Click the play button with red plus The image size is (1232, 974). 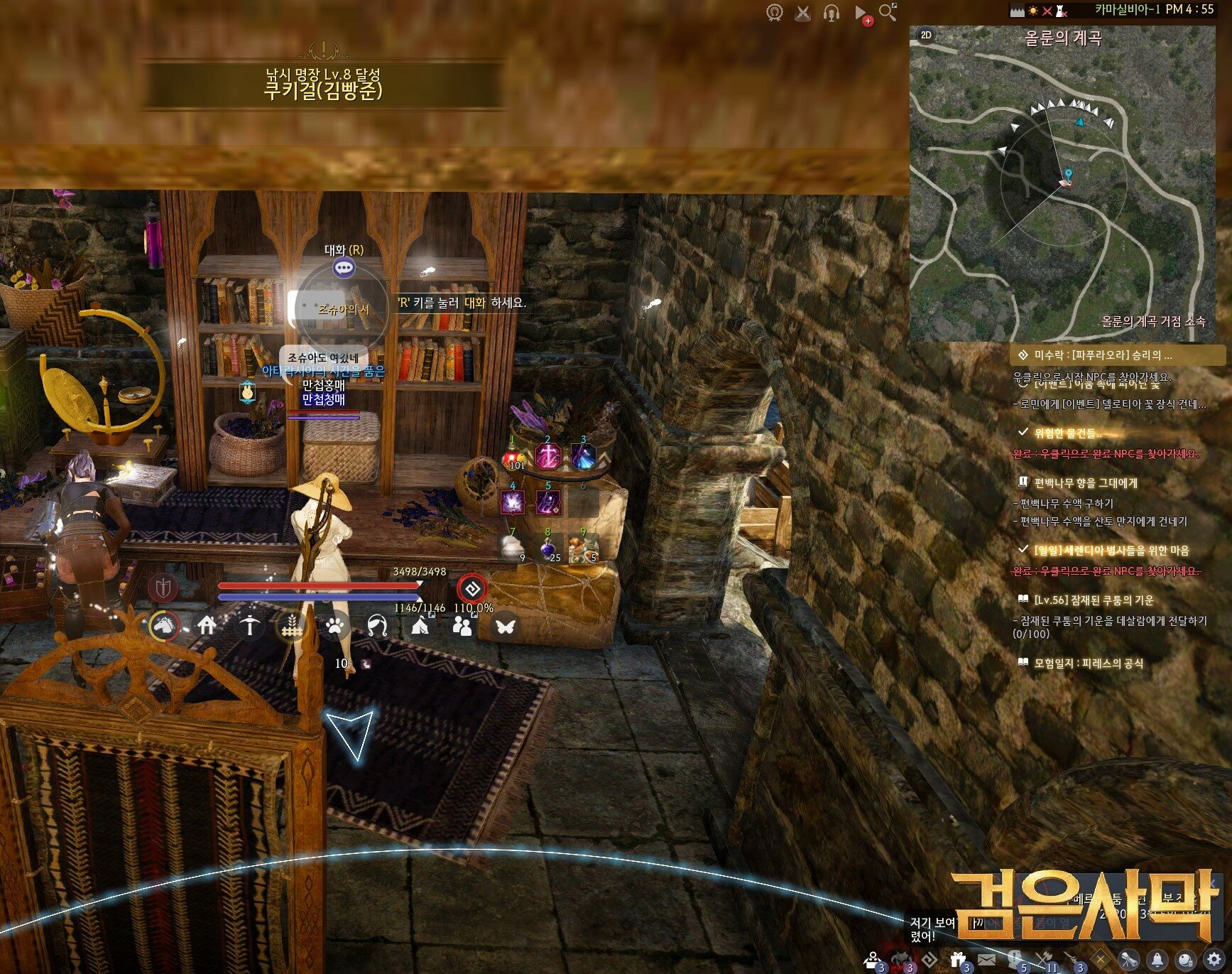[x=861, y=13]
